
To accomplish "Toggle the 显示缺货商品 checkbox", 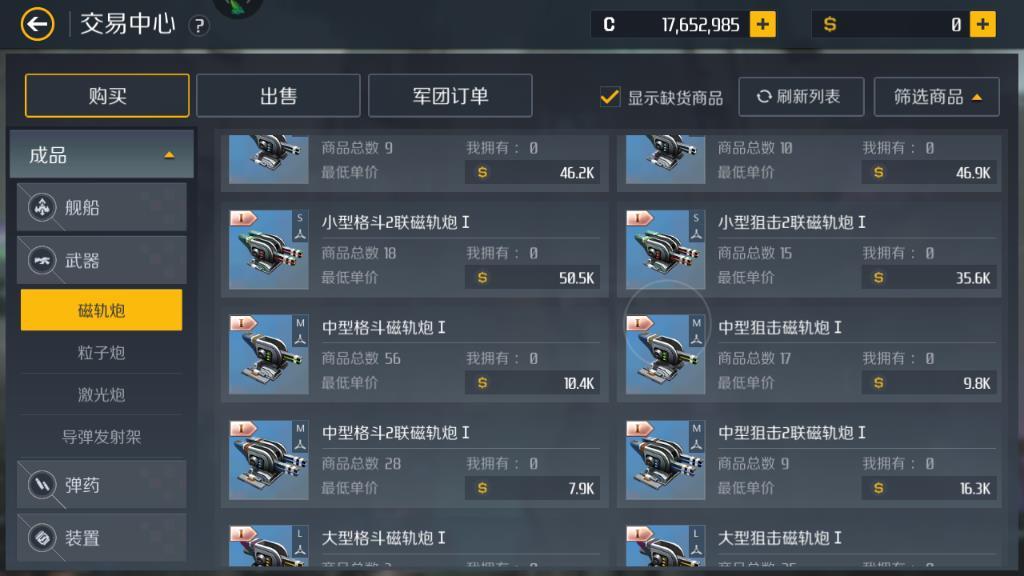I will (x=610, y=97).
